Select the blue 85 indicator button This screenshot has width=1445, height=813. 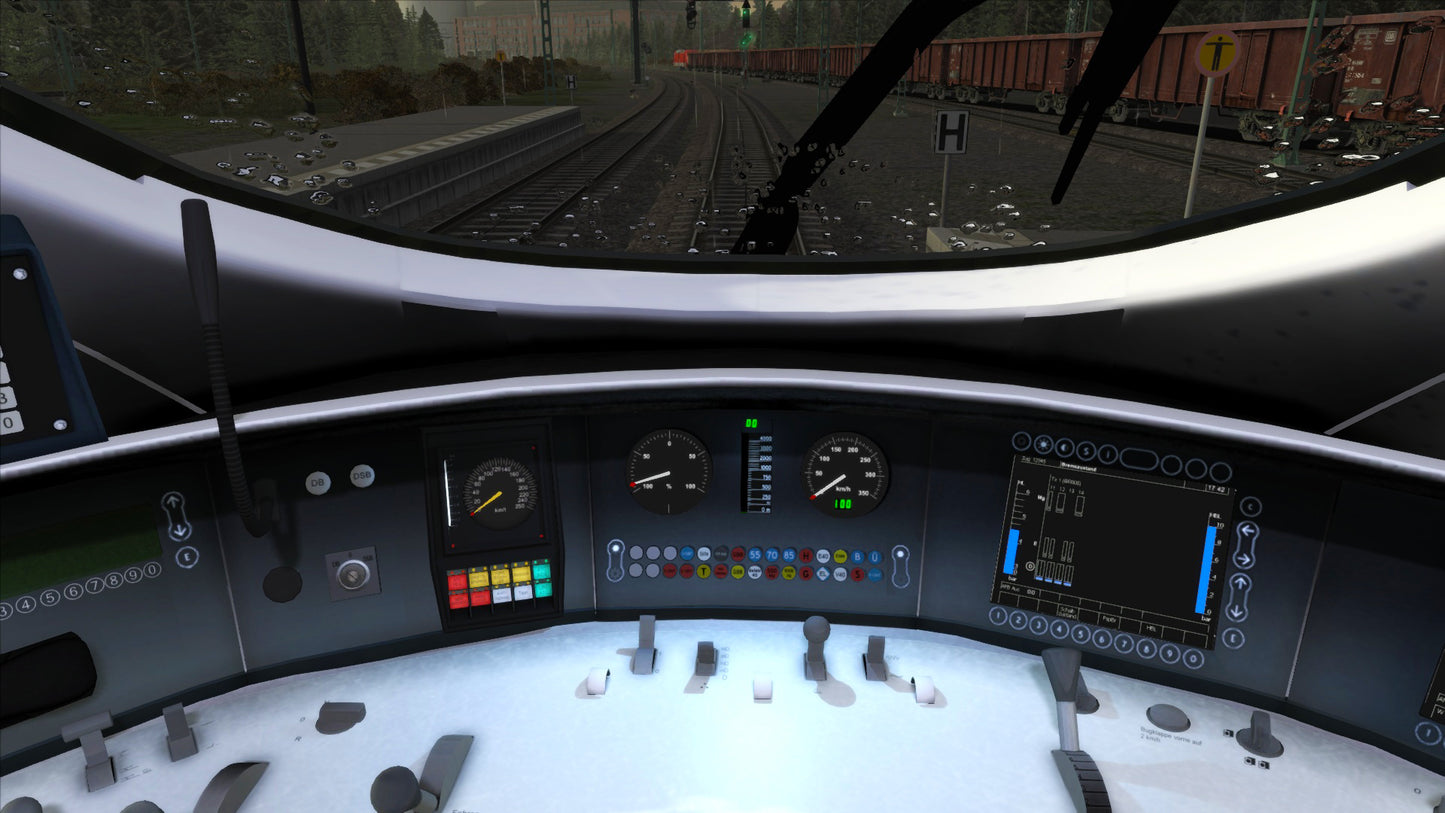pyautogui.click(x=789, y=554)
